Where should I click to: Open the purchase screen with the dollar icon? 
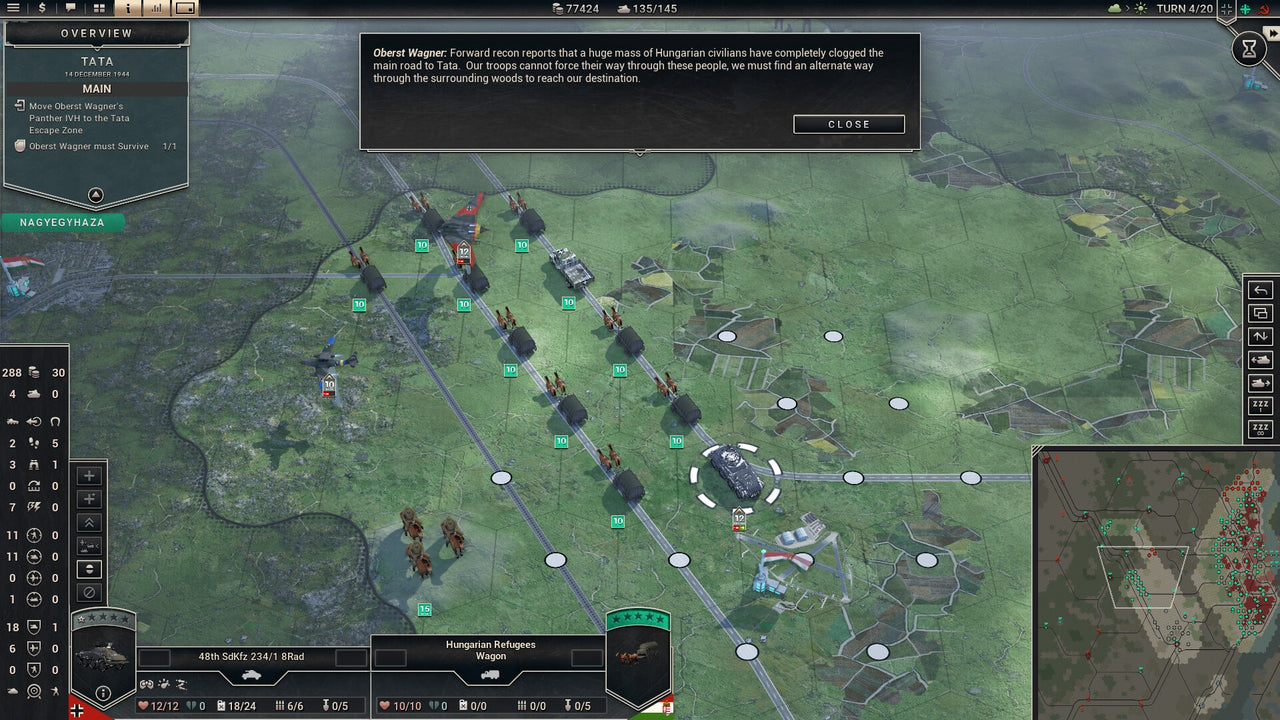coord(41,8)
